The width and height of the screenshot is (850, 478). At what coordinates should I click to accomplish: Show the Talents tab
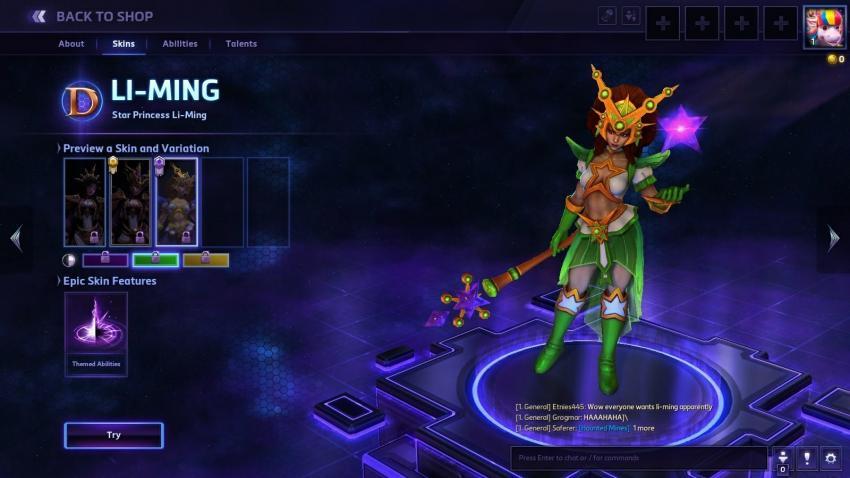241,44
